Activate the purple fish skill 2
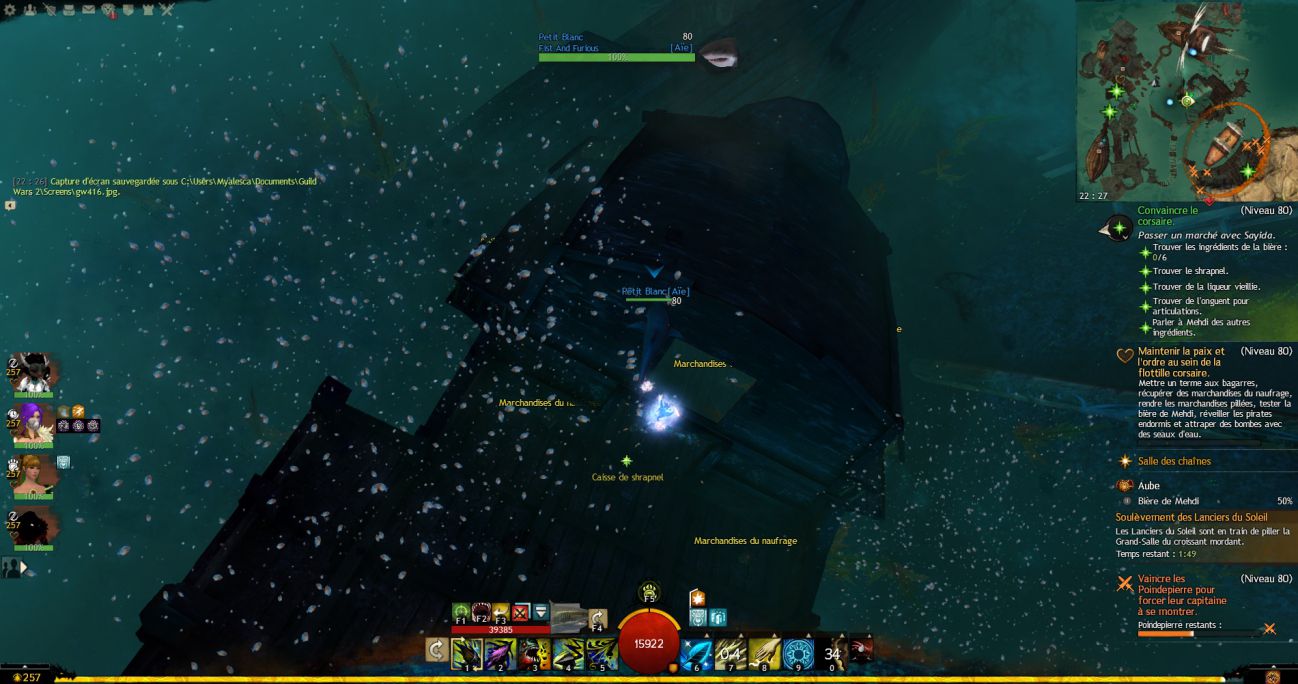1298x684 pixels. pyautogui.click(x=502, y=653)
